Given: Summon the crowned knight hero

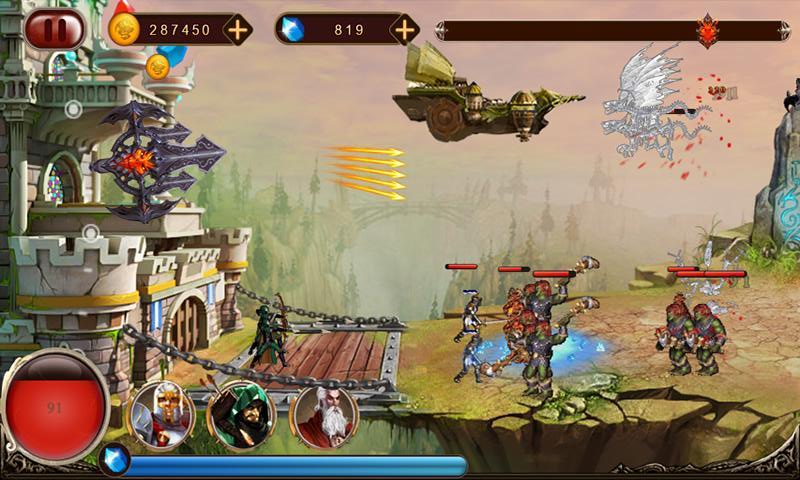Looking at the screenshot, I should pos(158,411).
